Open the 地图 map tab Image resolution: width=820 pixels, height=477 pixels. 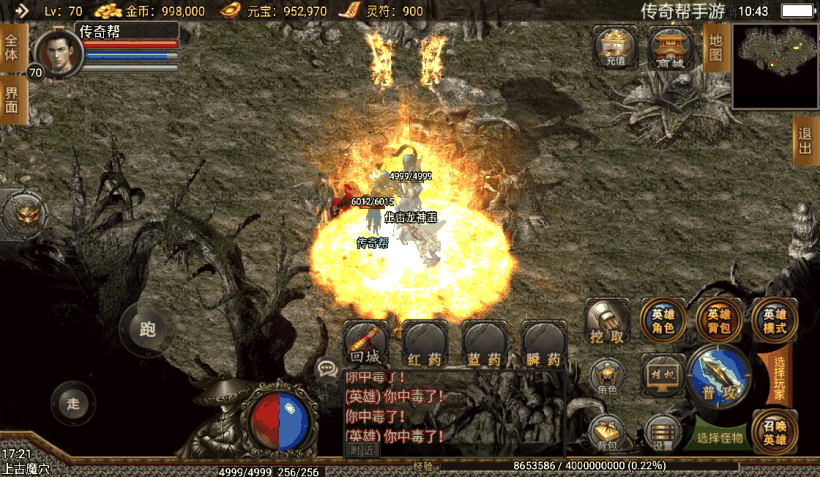(715, 48)
